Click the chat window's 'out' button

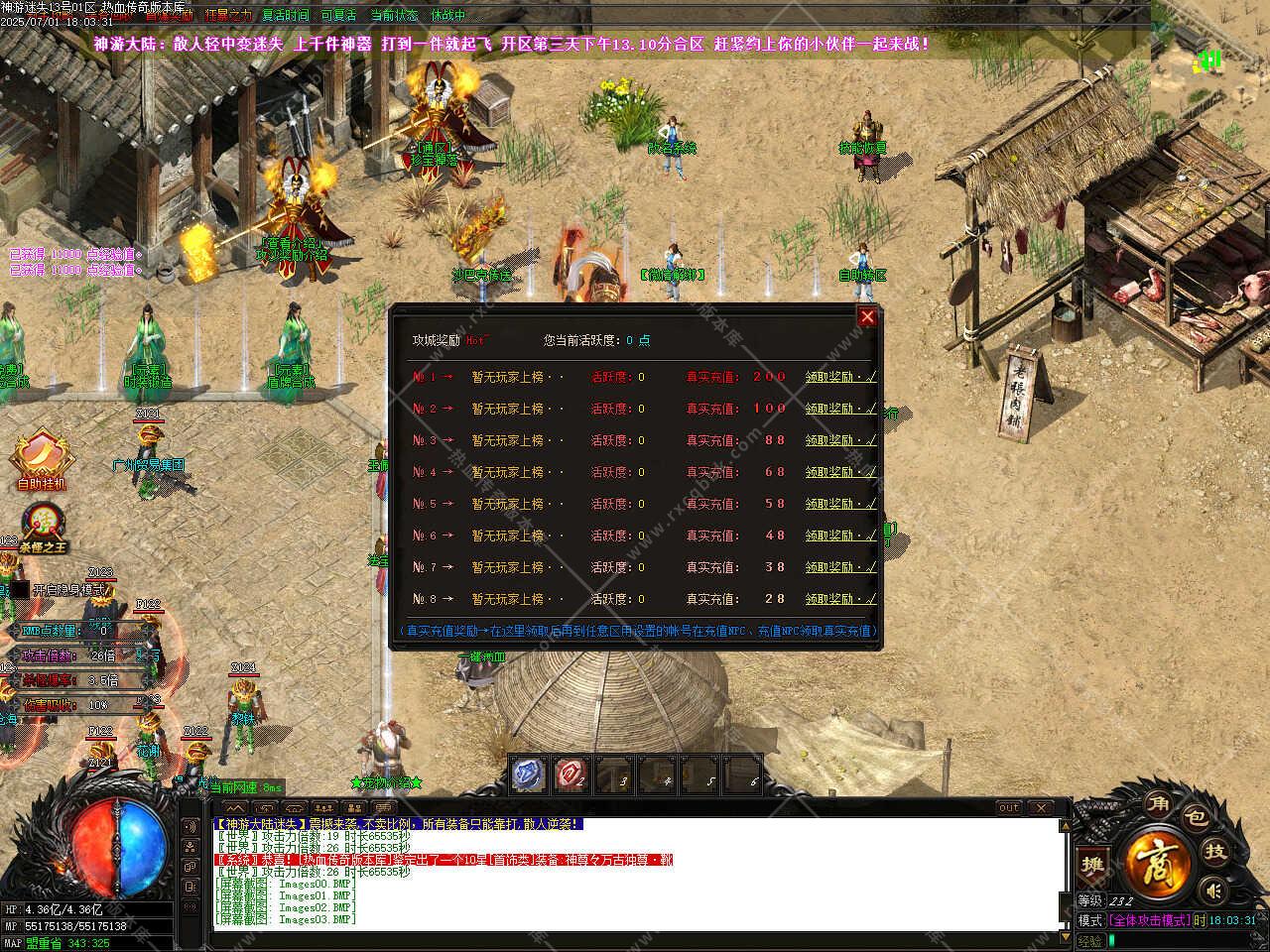coord(1008,807)
